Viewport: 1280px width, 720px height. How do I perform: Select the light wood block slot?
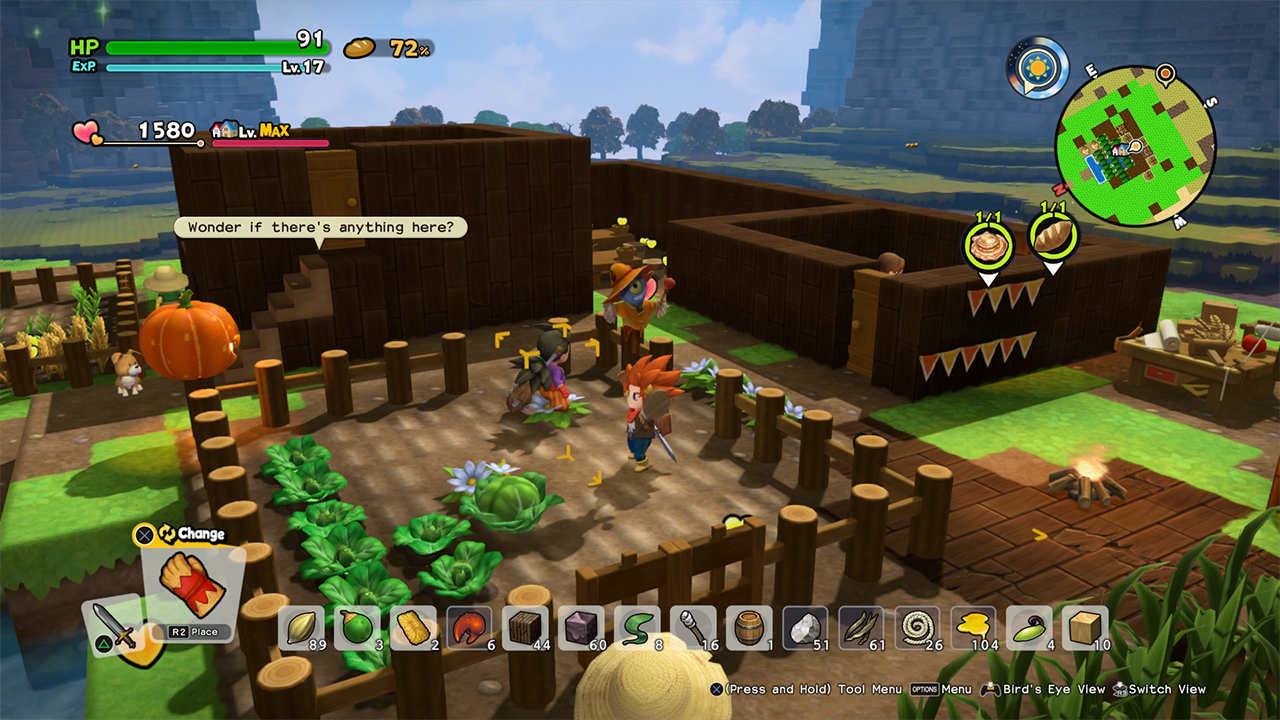(1086, 628)
